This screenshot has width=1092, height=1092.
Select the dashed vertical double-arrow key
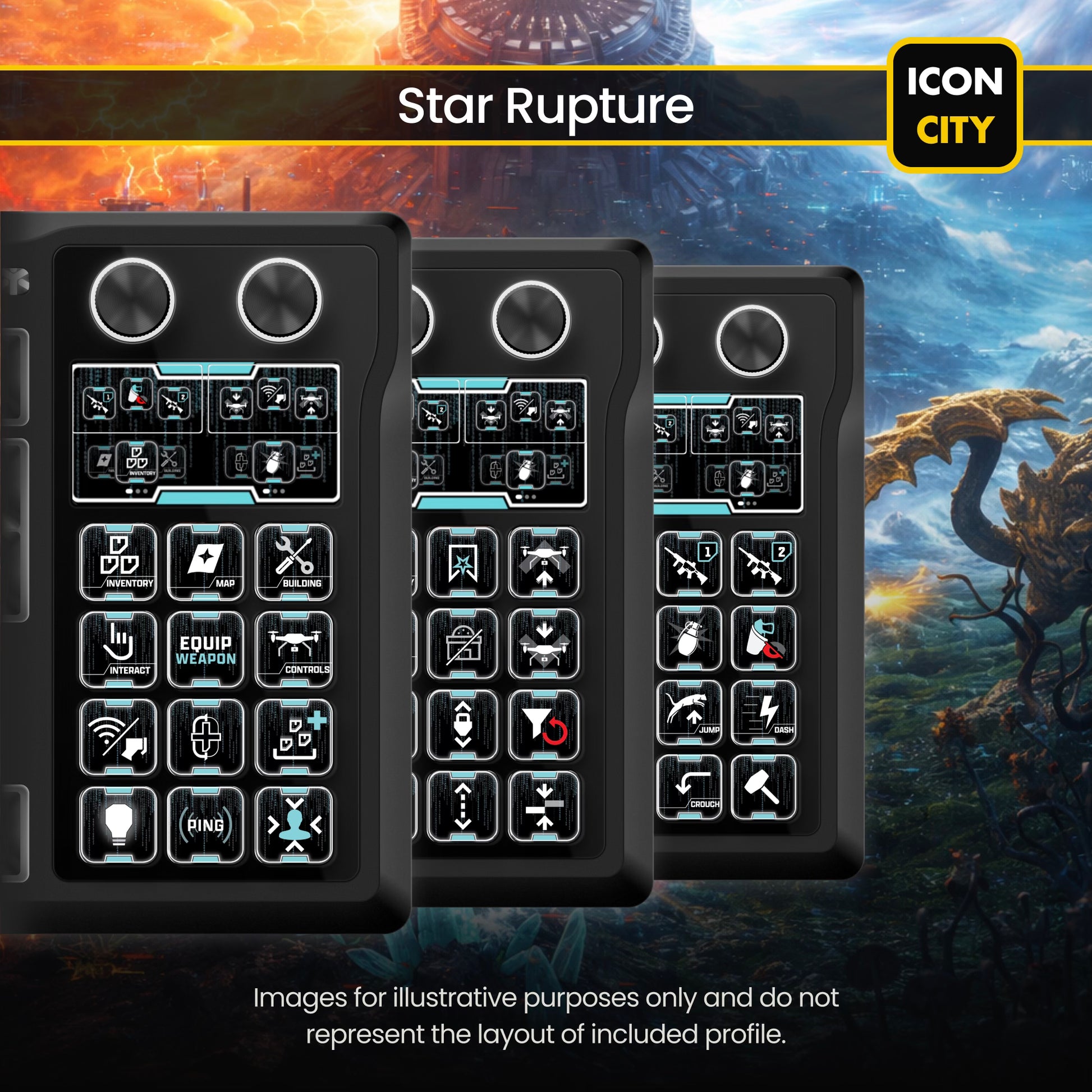click(462, 806)
